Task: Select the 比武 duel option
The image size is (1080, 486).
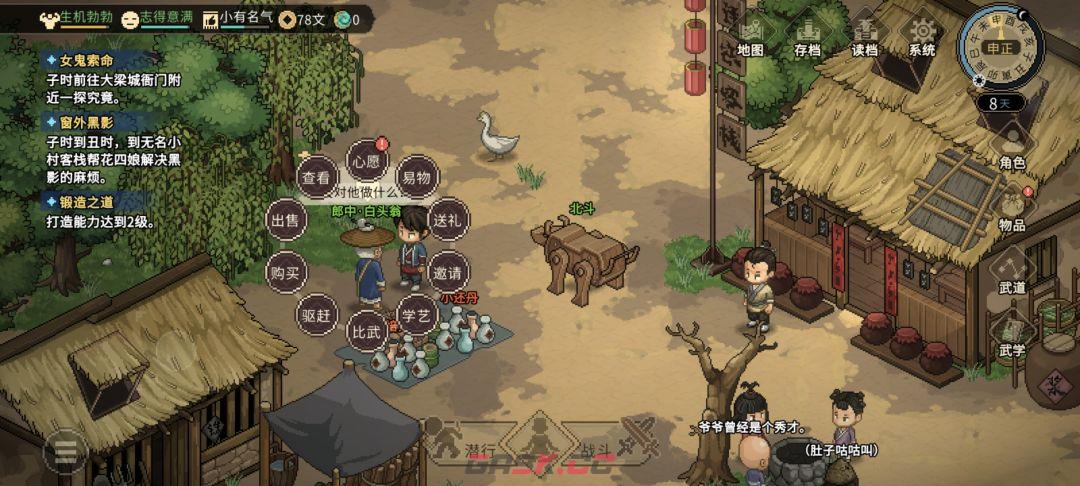Action: [x=365, y=330]
